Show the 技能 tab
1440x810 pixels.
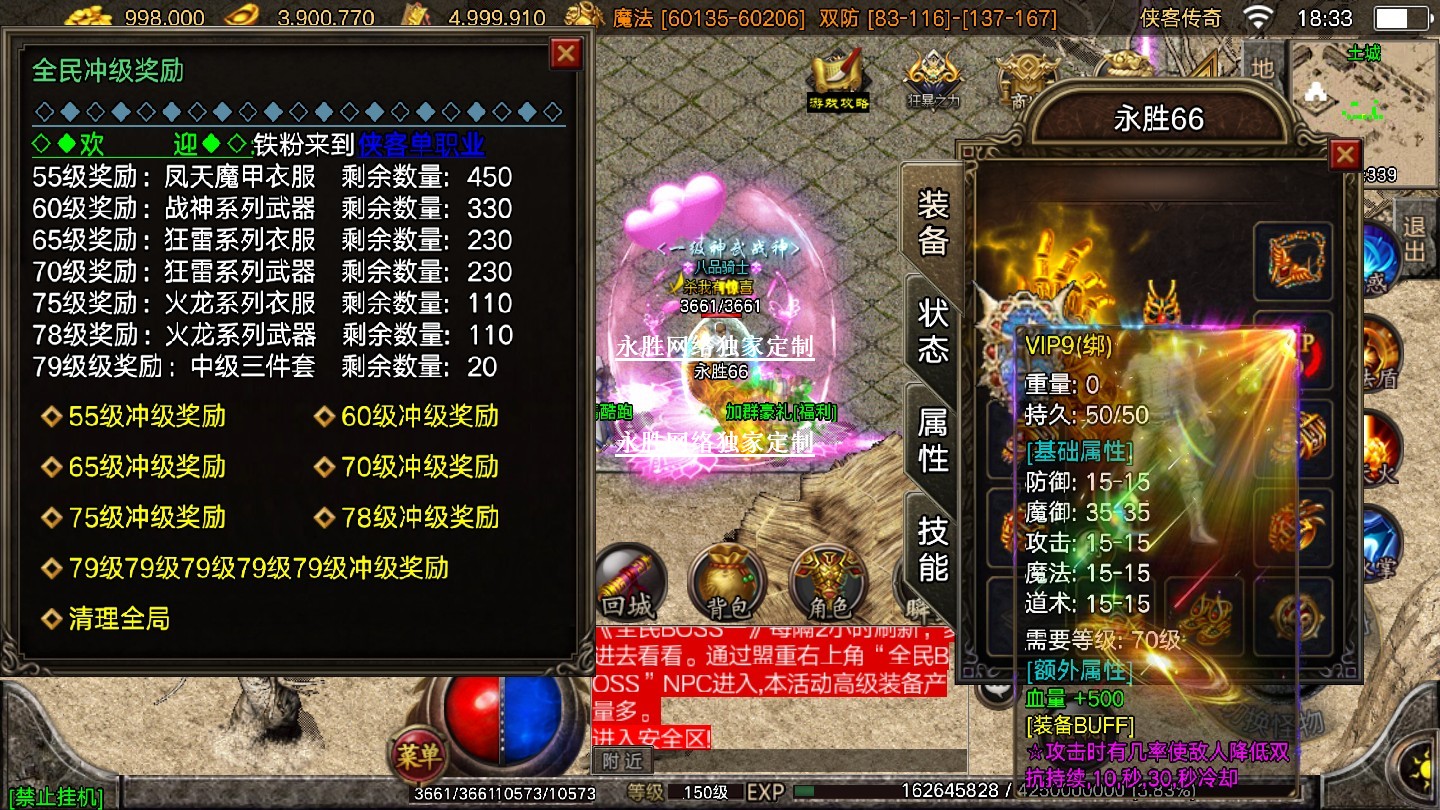tap(932, 548)
